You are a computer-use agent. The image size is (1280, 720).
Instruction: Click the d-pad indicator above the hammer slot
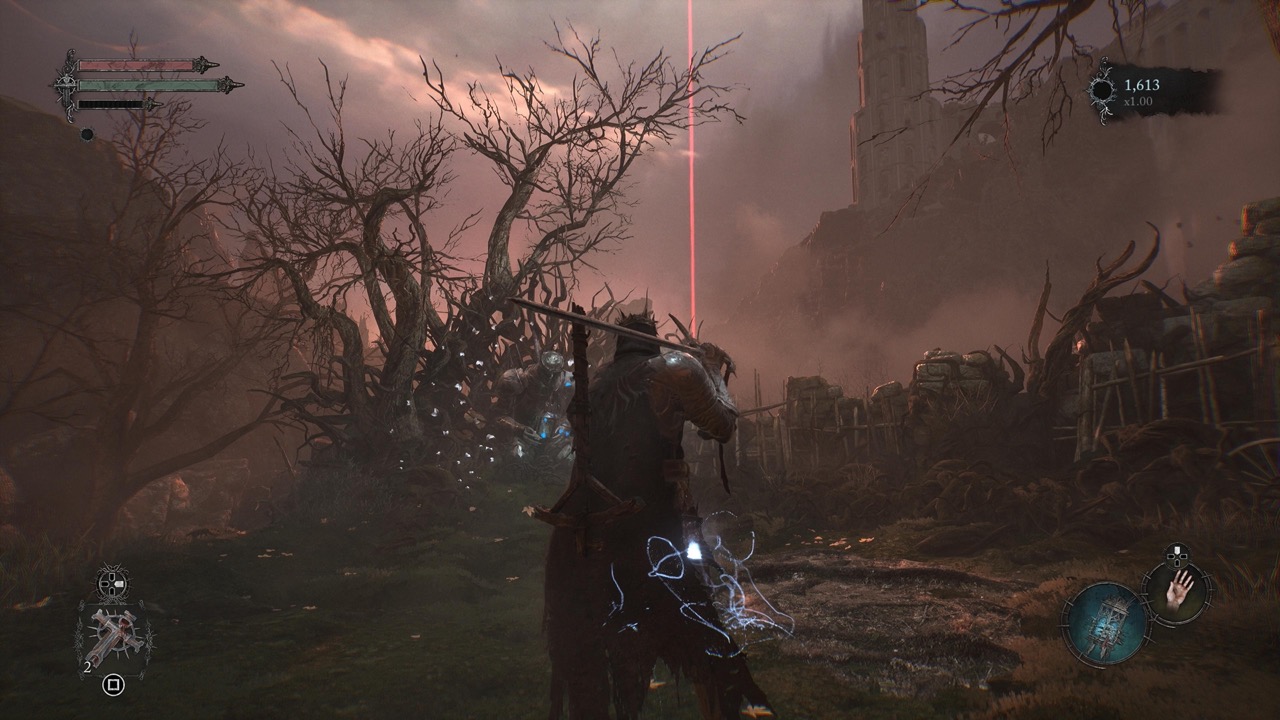[111, 582]
